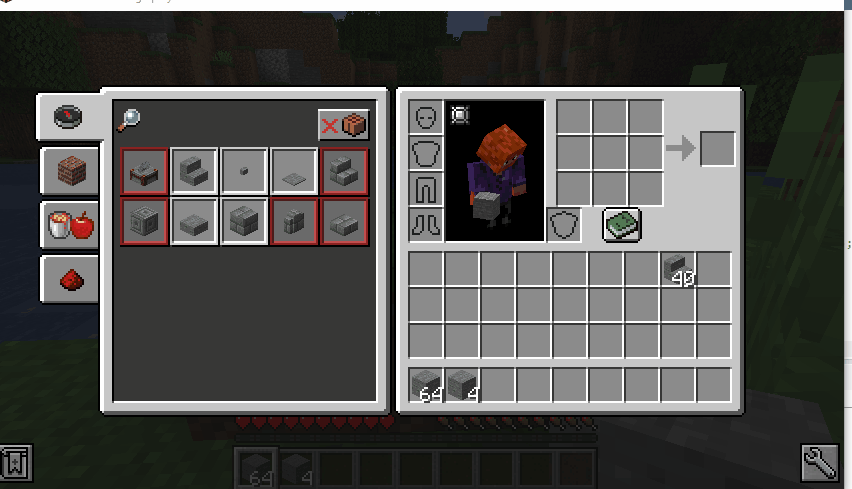Toggle the show-craftable recipes filter
The height and width of the screenshot is (489, 852).
pos(344,125)
